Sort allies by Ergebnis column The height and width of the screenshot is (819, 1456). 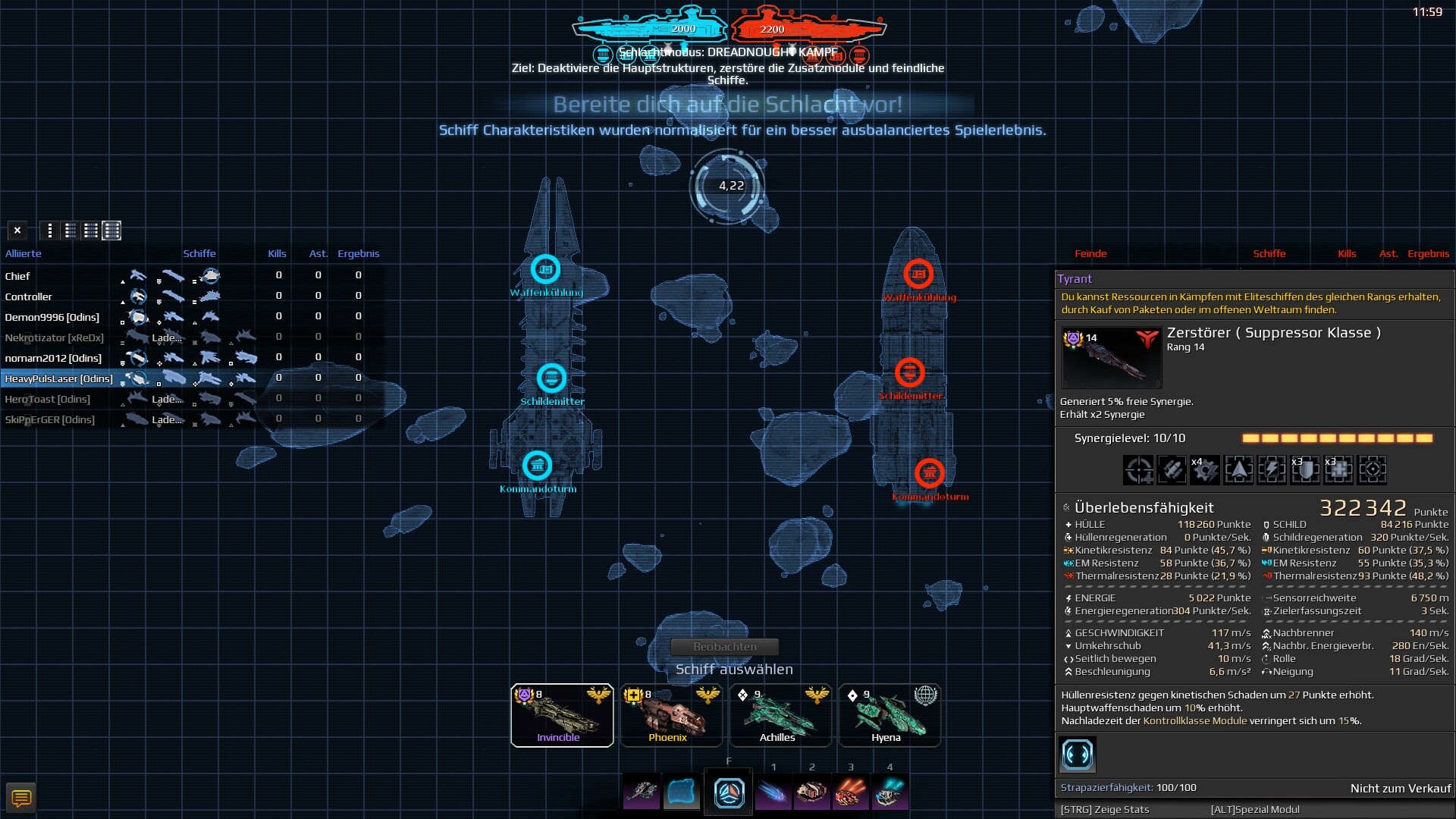pos(360,254)
